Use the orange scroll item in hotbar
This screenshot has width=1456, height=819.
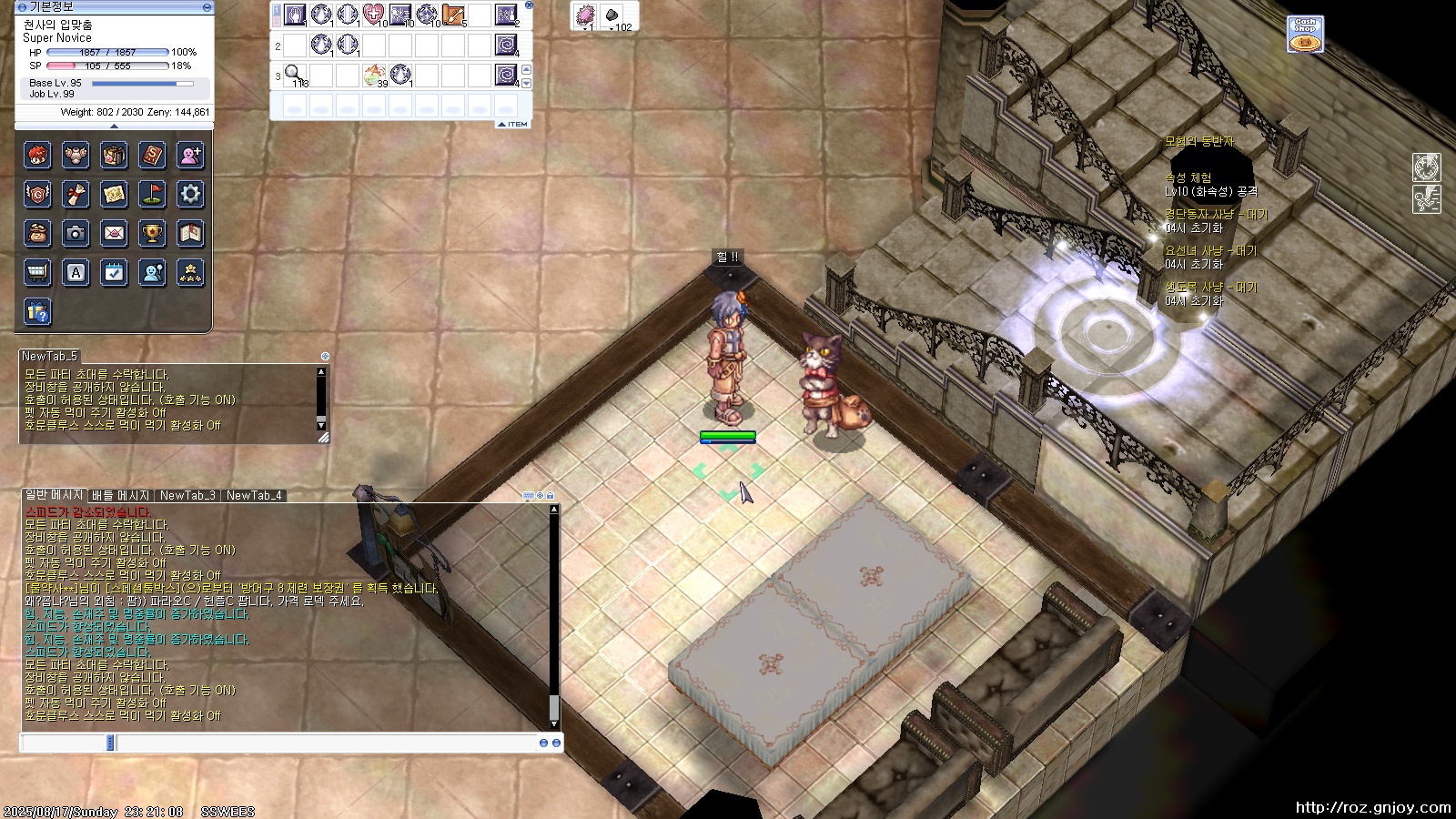point(453,15)
